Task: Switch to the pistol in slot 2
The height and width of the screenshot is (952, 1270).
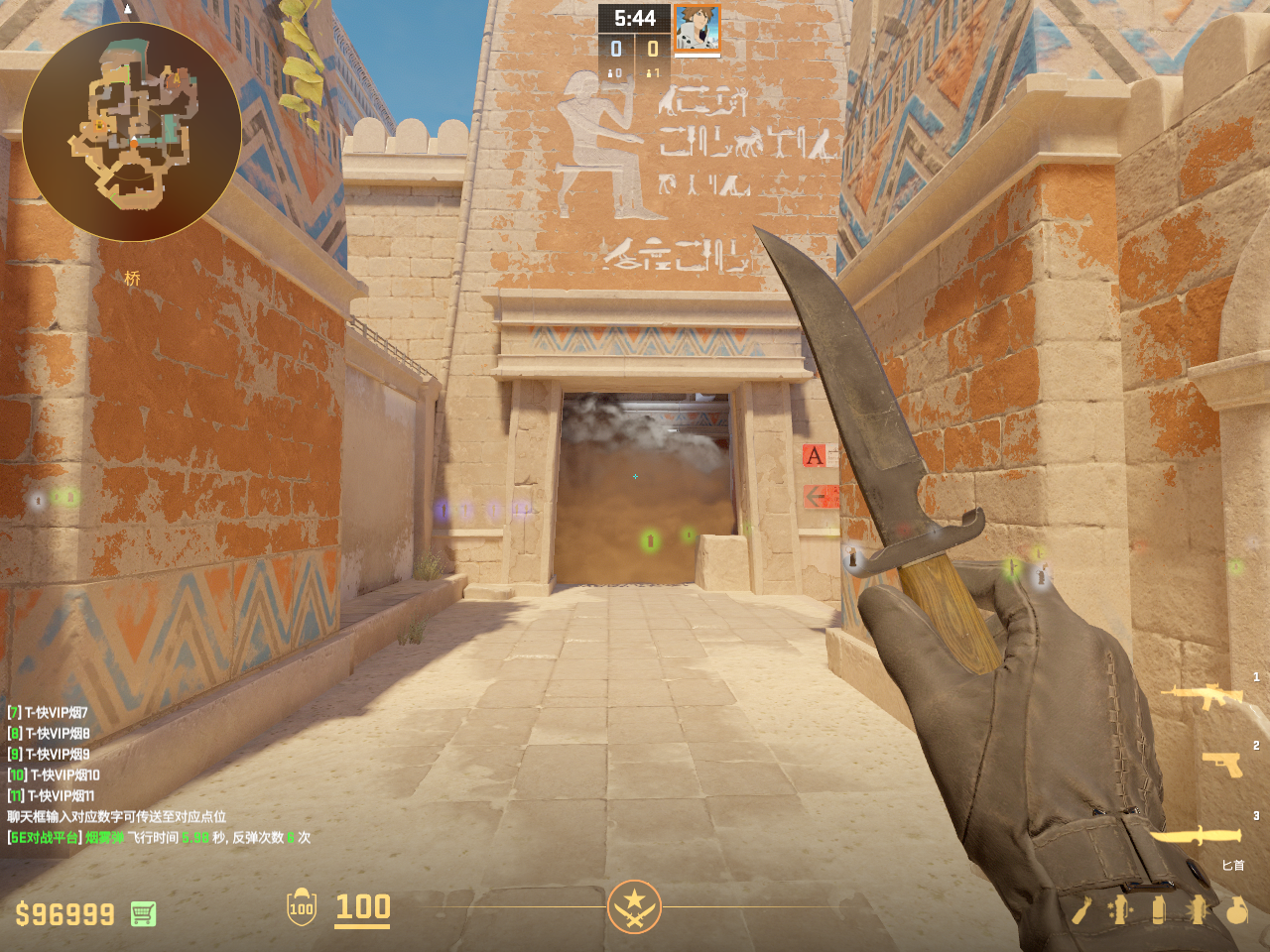Action: pos(1221,764)
